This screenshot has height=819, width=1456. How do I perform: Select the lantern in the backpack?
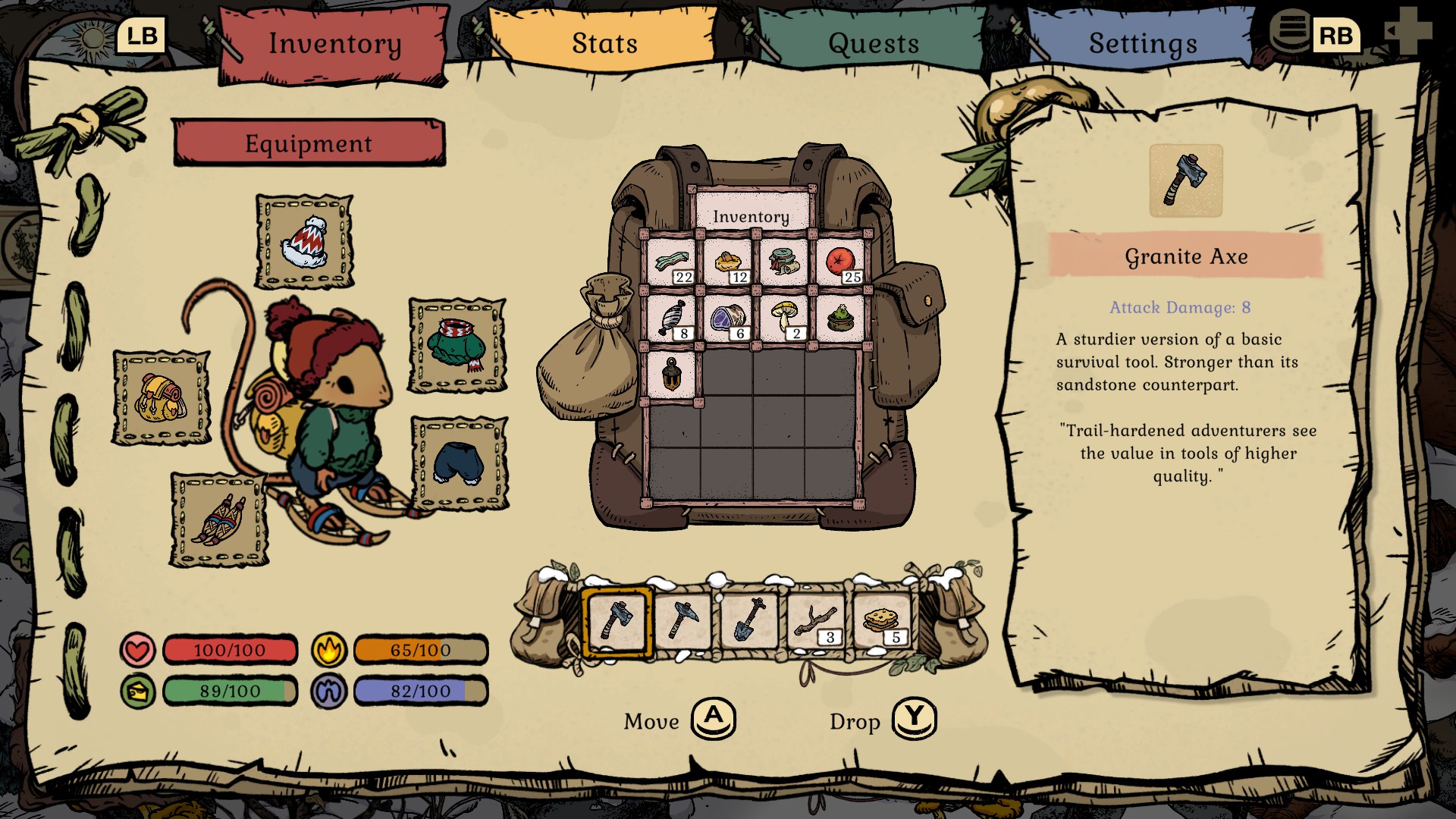pyautogui.click(x=672, y=373)
